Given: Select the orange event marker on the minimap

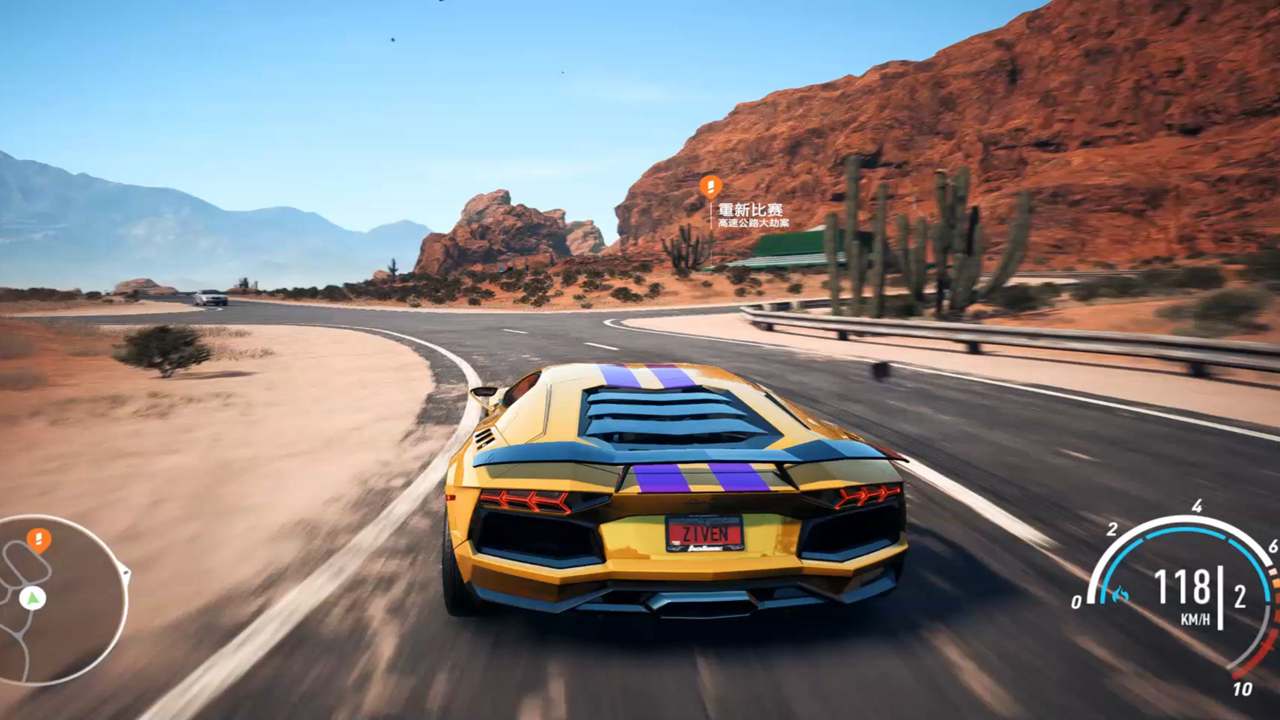Looking at the screenshot, I should pos(38,540).
